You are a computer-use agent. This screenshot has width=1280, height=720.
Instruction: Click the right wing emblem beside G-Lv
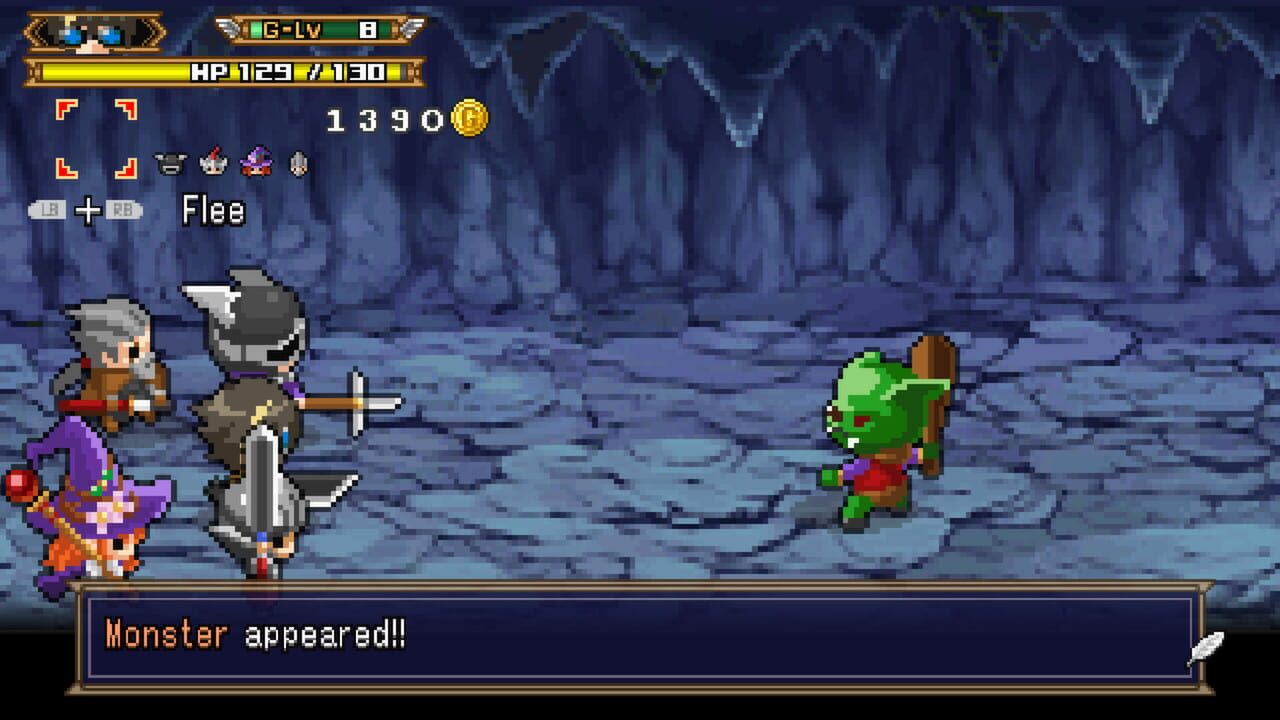tap(410, 28)
